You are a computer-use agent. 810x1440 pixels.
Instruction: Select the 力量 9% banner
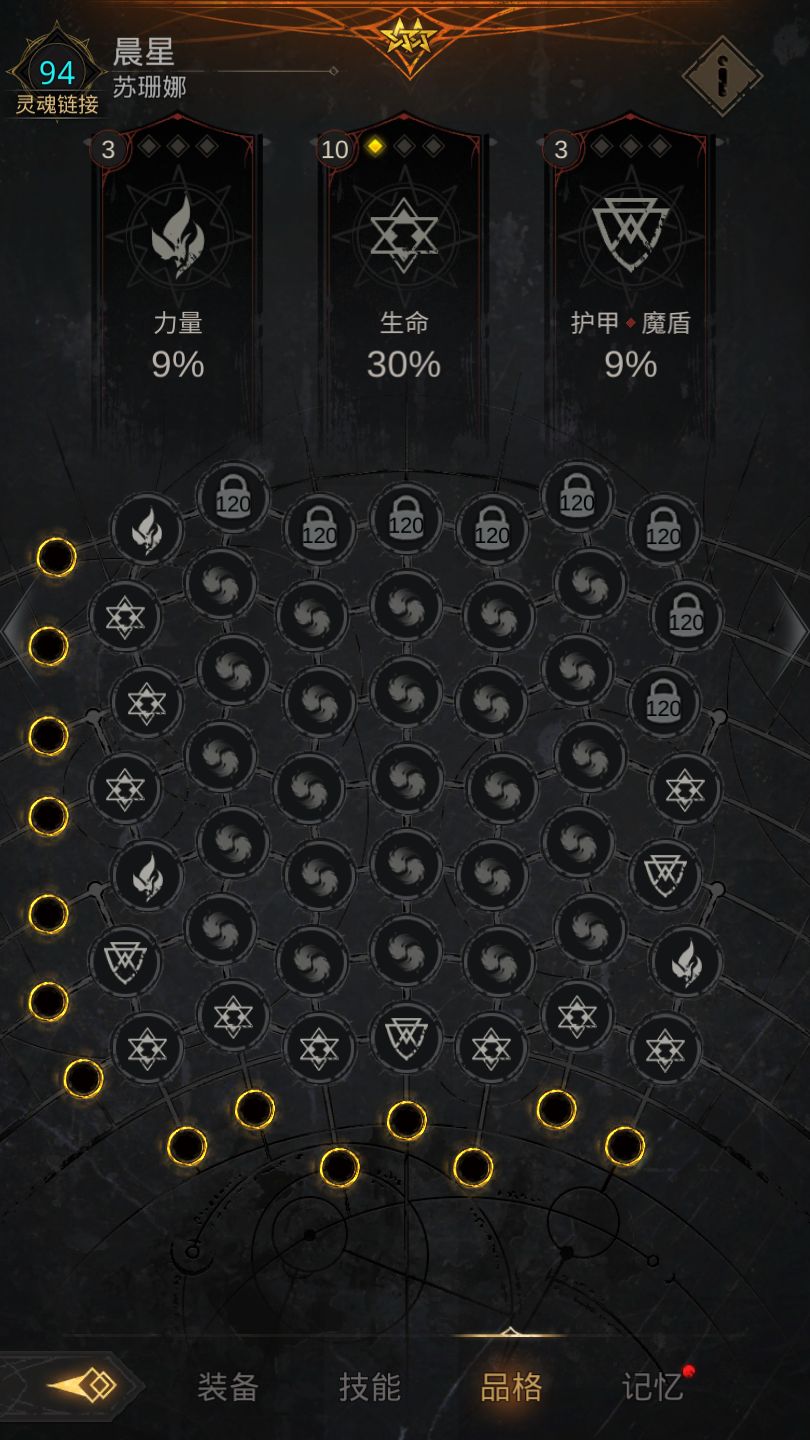178,280
